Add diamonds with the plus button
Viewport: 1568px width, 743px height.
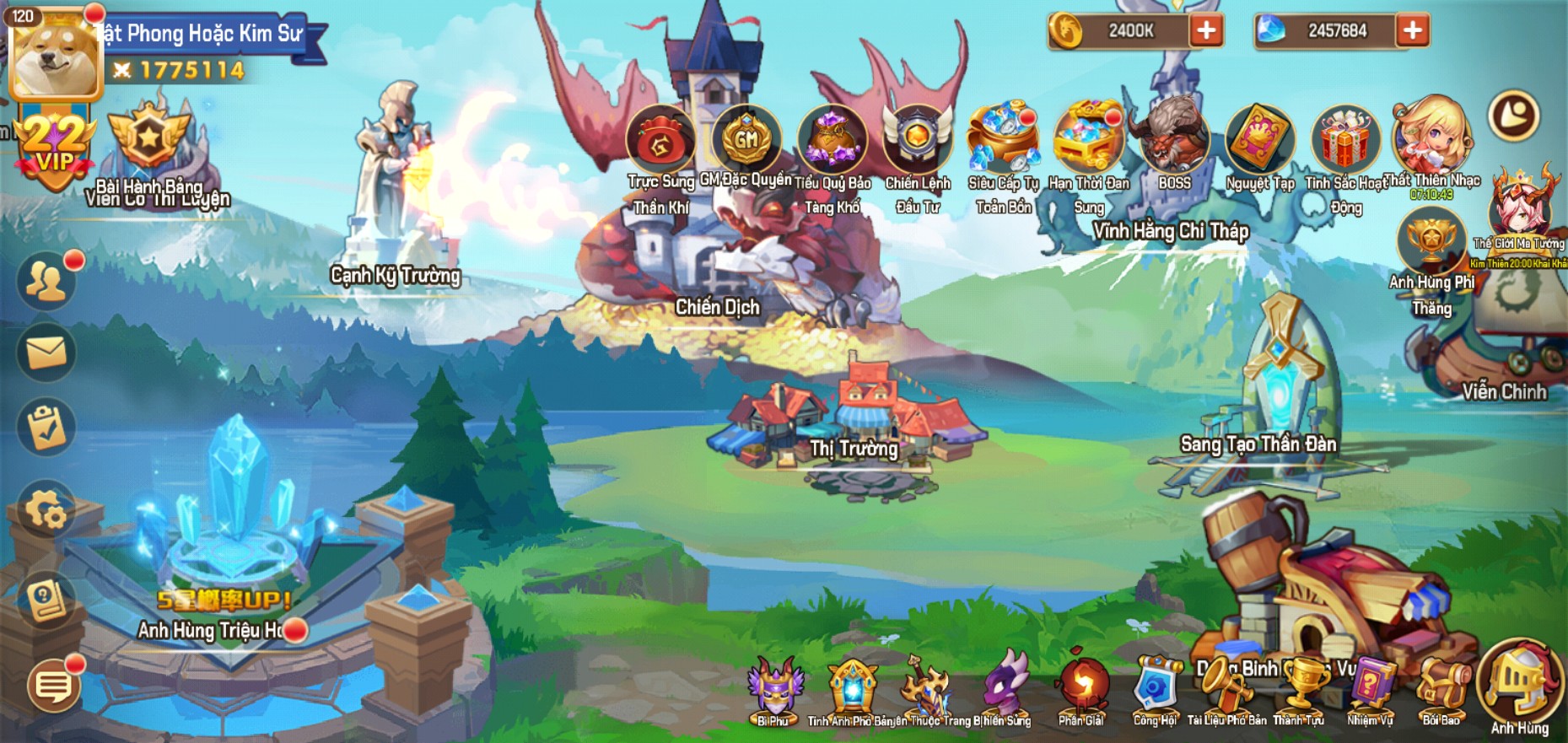click(x=1412, y=31)
